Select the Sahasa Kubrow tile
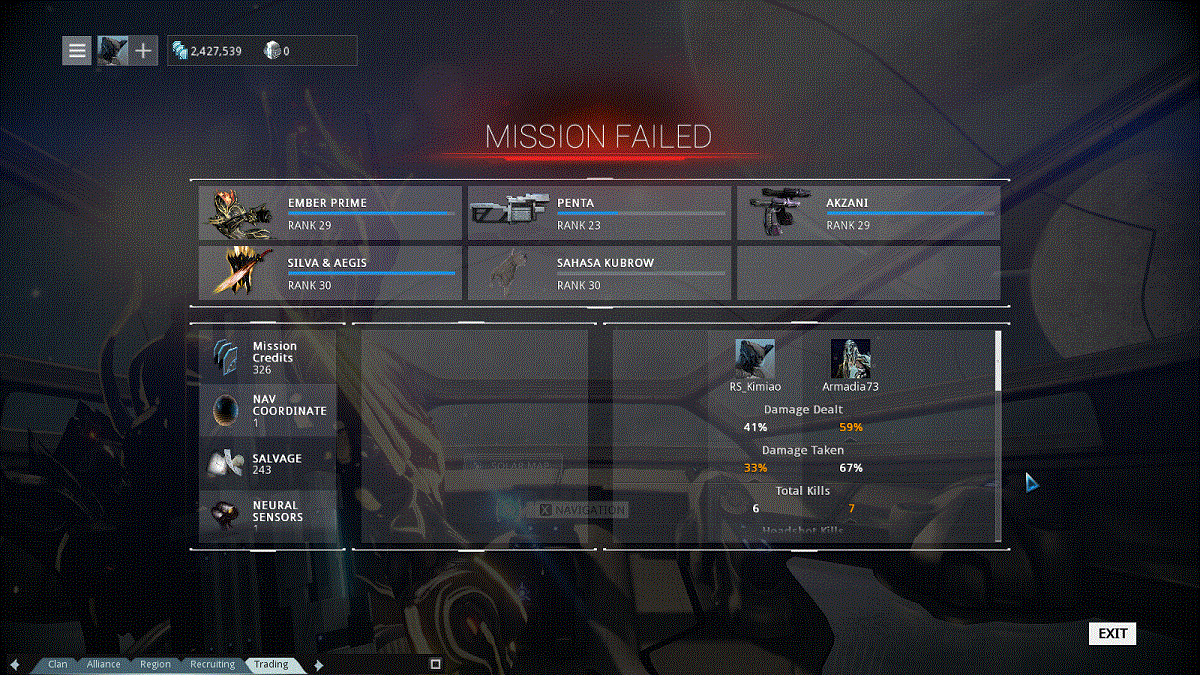This screenshot has width=1200, height=675. (599, 273)
